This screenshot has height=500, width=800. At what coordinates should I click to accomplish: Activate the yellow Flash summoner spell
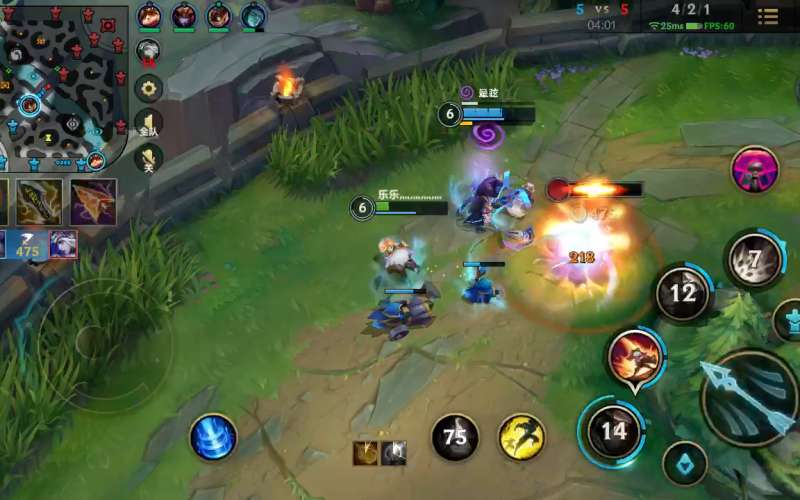click(521, 437)
